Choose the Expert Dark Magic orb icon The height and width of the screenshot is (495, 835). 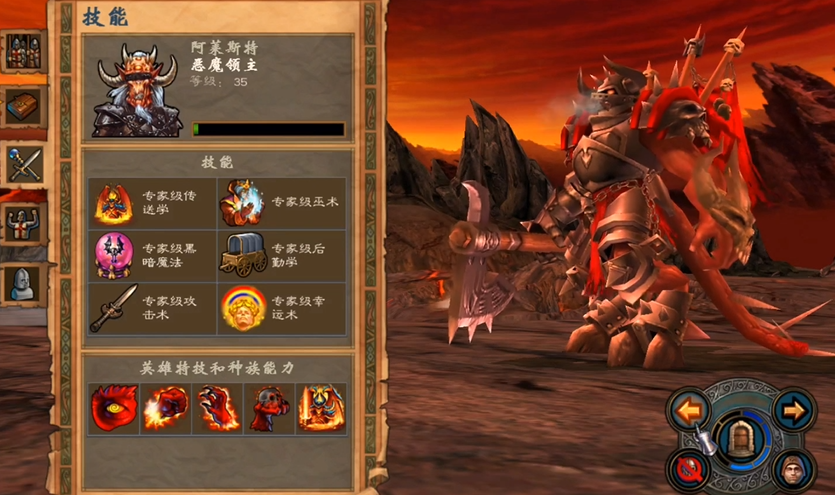click(114, 255)
